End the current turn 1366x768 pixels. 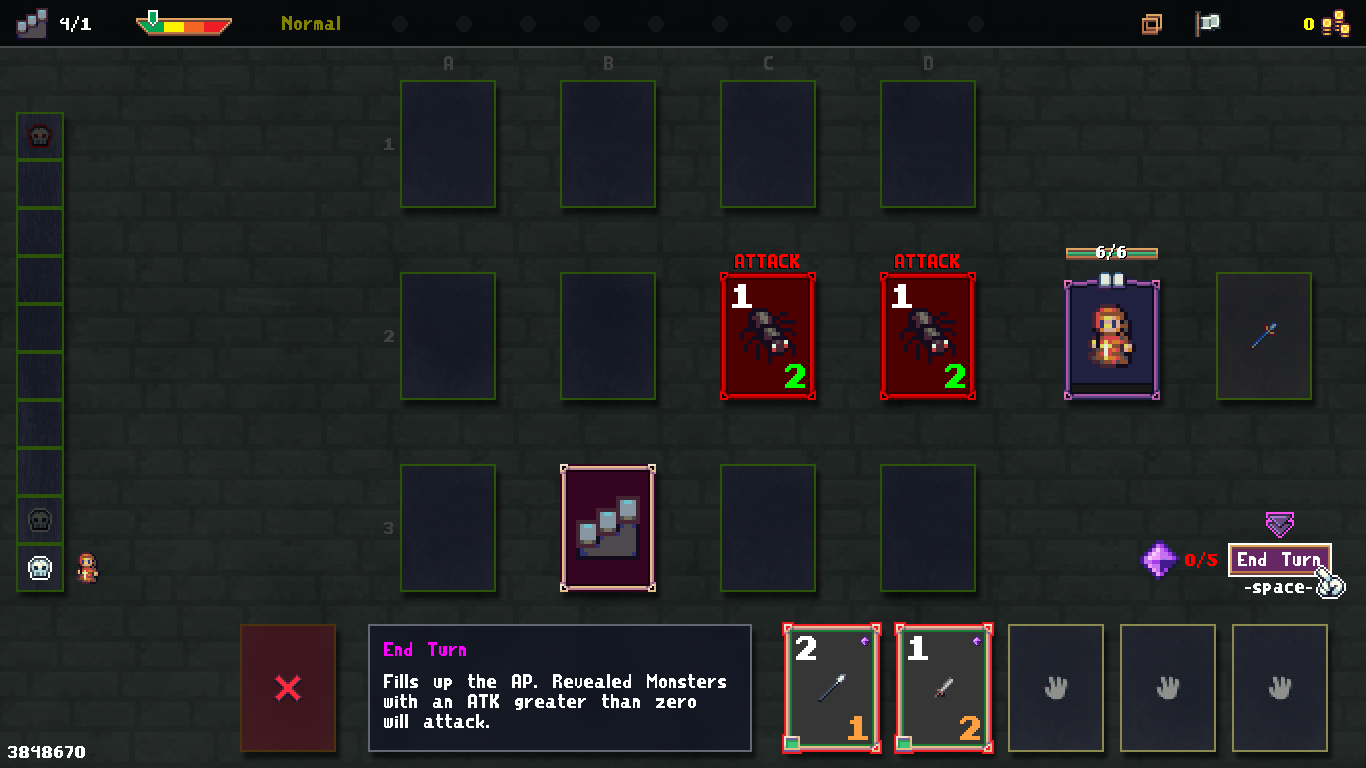tap(1279, 560)
